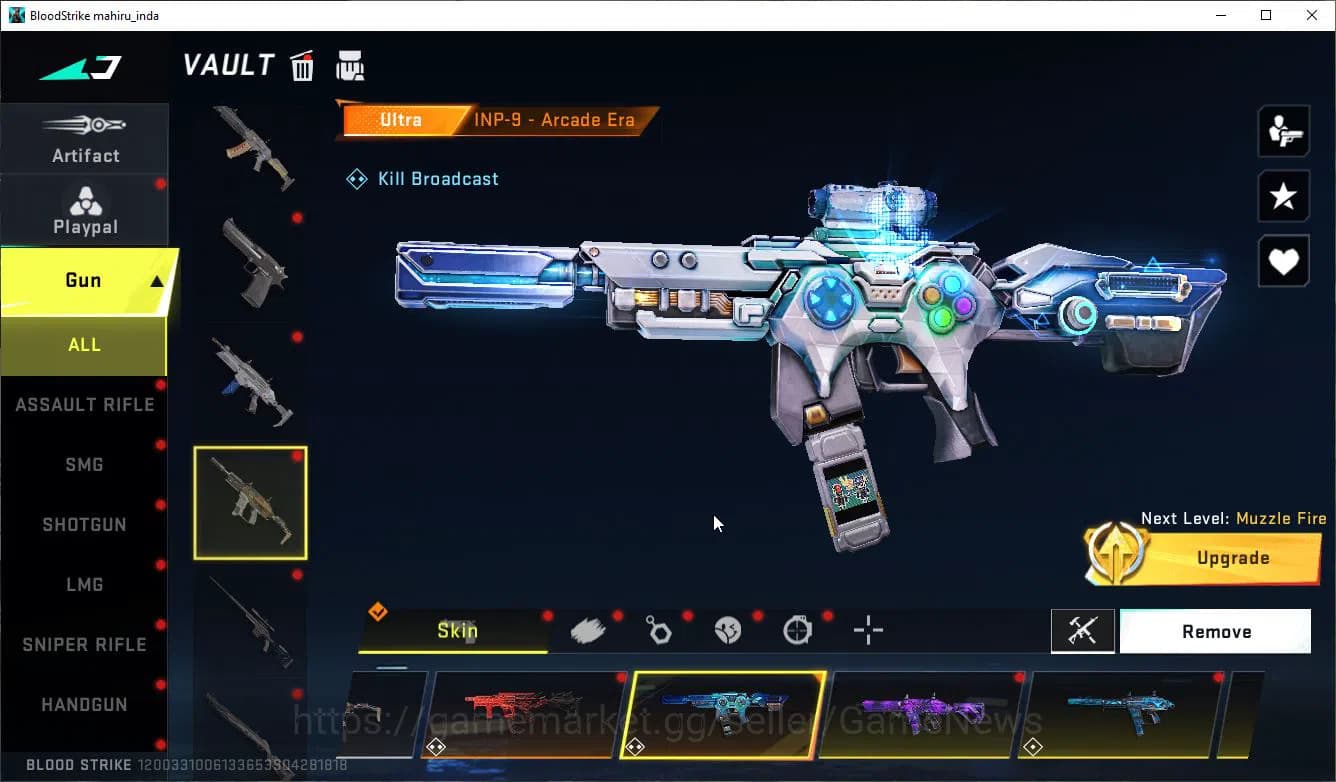Filter vault by Shotgun
Screen dimensions: 1336x782
84,525
